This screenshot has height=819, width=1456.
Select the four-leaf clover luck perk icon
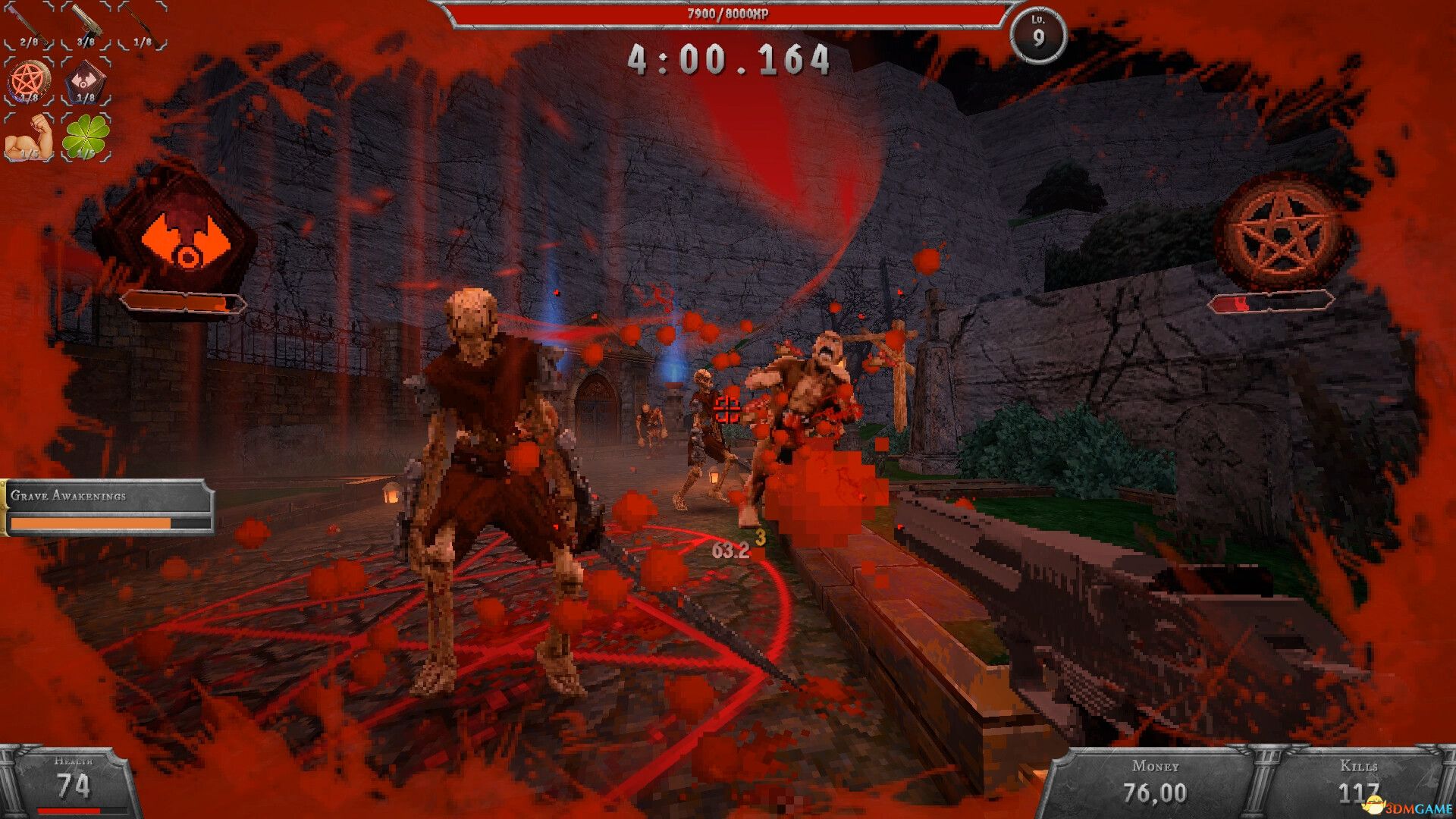(x=85, y=136)
